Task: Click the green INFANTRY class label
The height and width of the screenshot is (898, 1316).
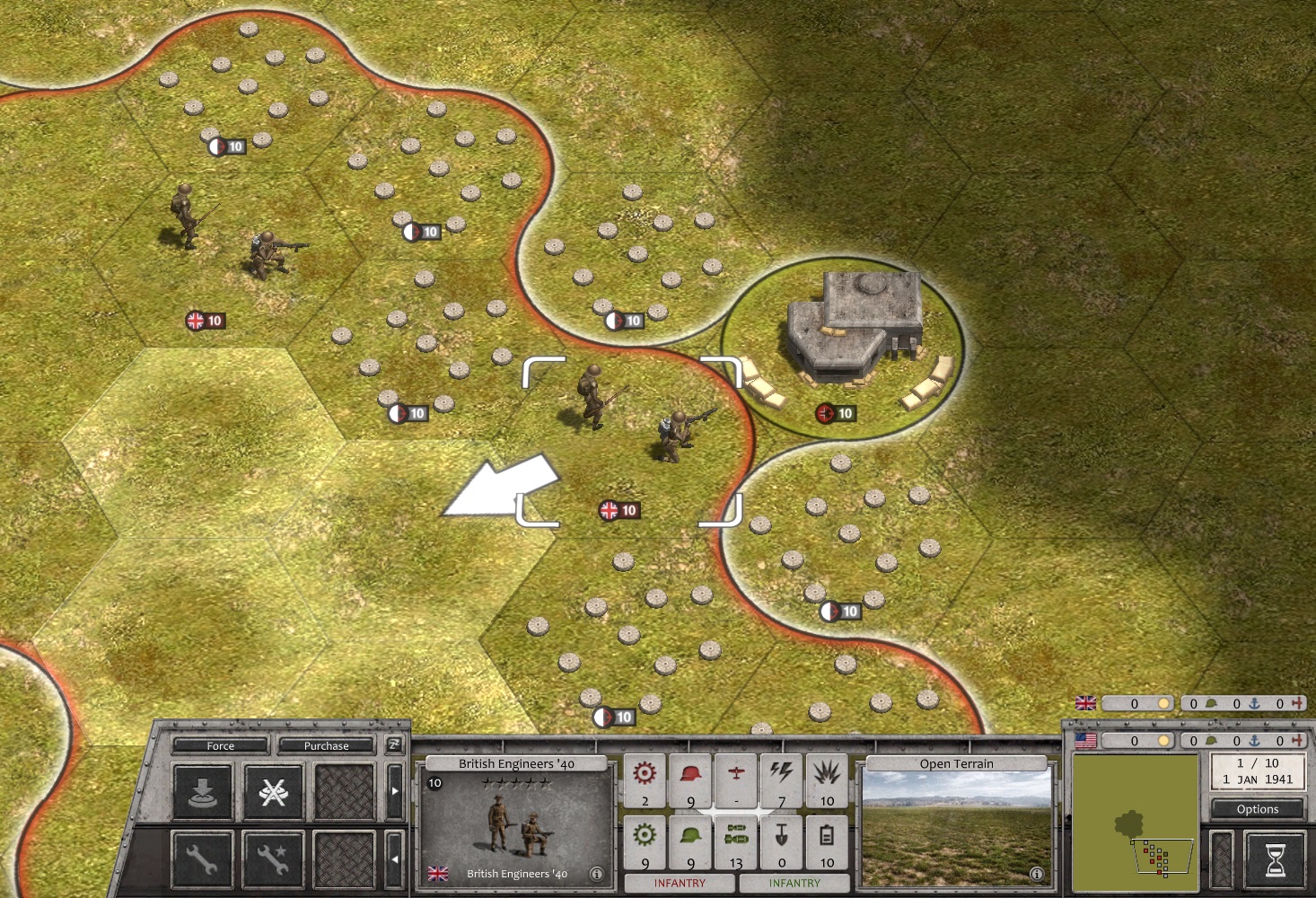Action: click(x=794, y=883)
